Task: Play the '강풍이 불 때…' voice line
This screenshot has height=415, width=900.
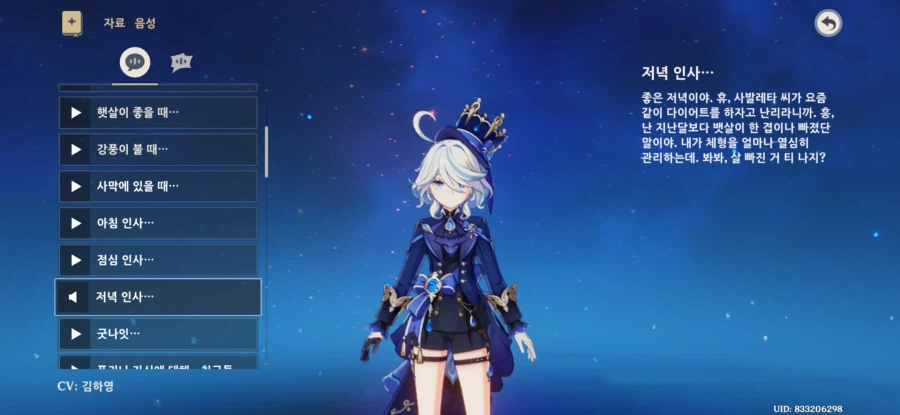Action: pos(158,149)
